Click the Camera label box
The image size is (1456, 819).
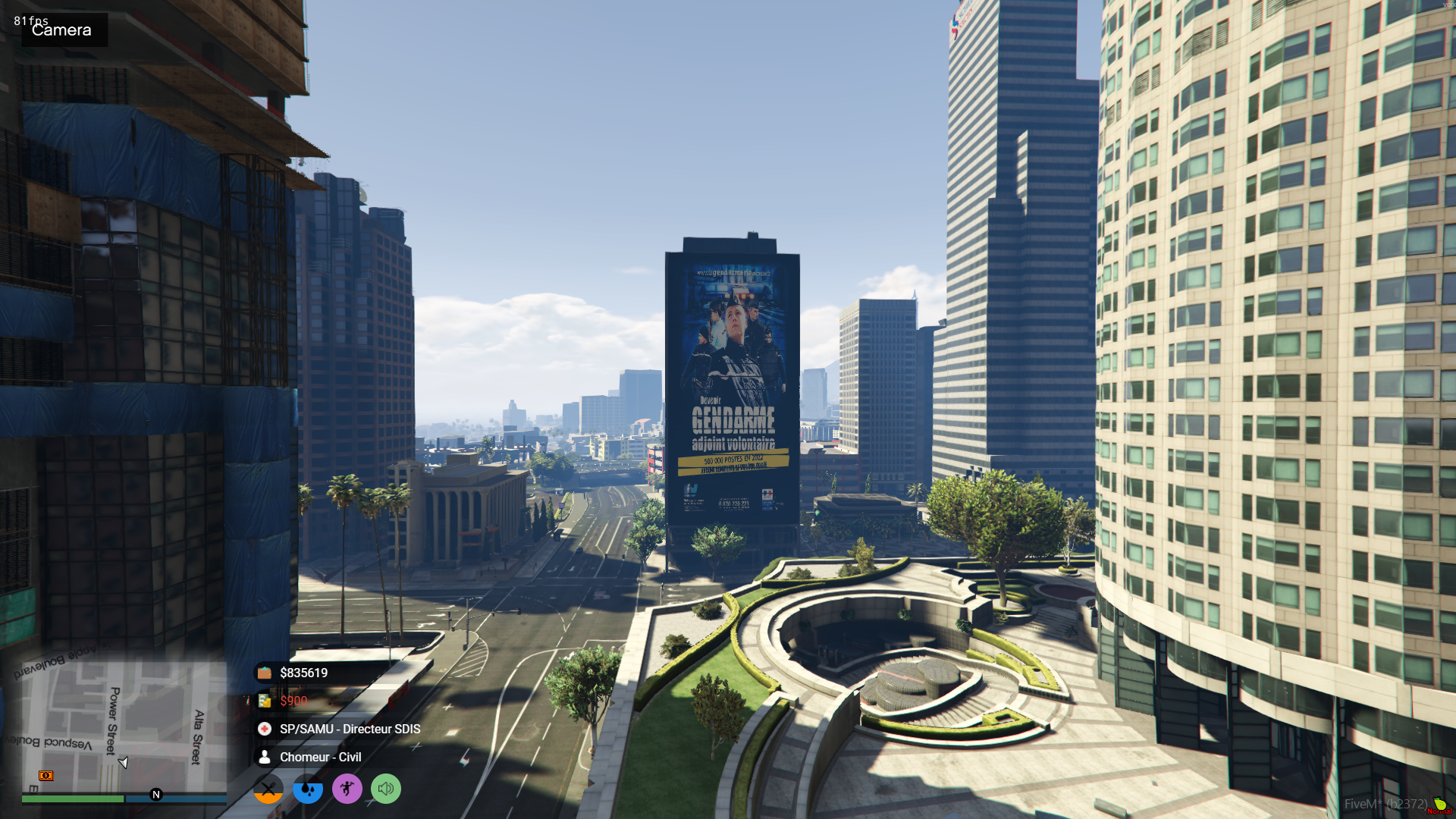click(x=64, y=30)
